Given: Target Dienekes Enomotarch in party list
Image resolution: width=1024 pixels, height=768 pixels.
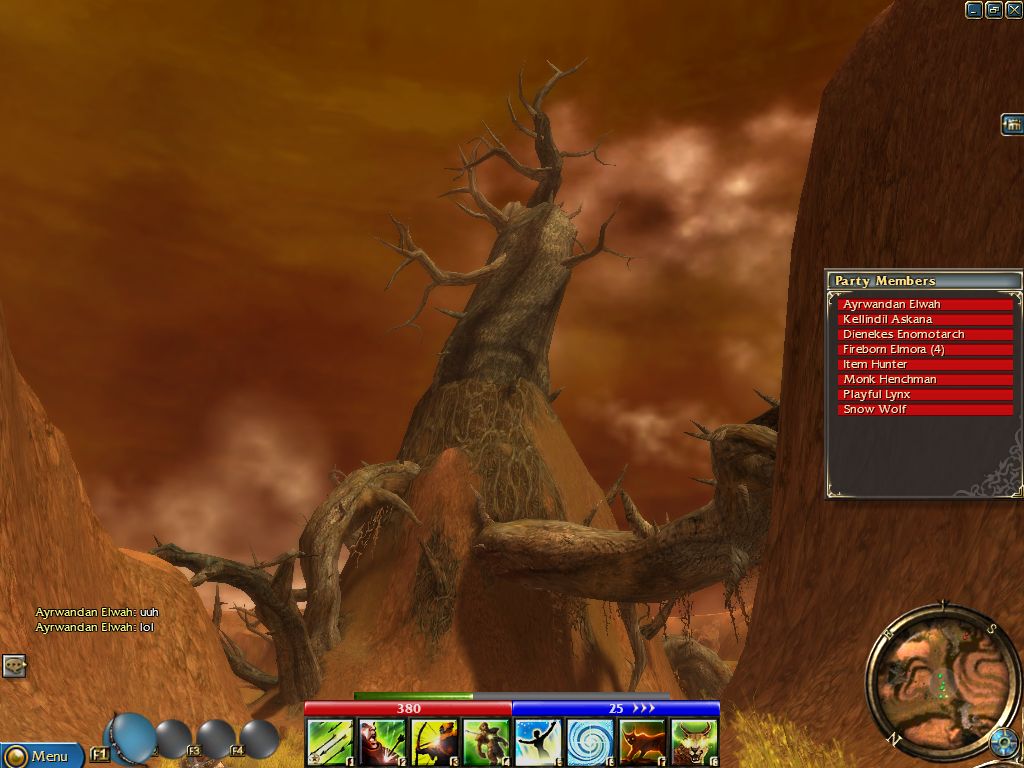Looking at the screenshot, I should tap(925, 334).
